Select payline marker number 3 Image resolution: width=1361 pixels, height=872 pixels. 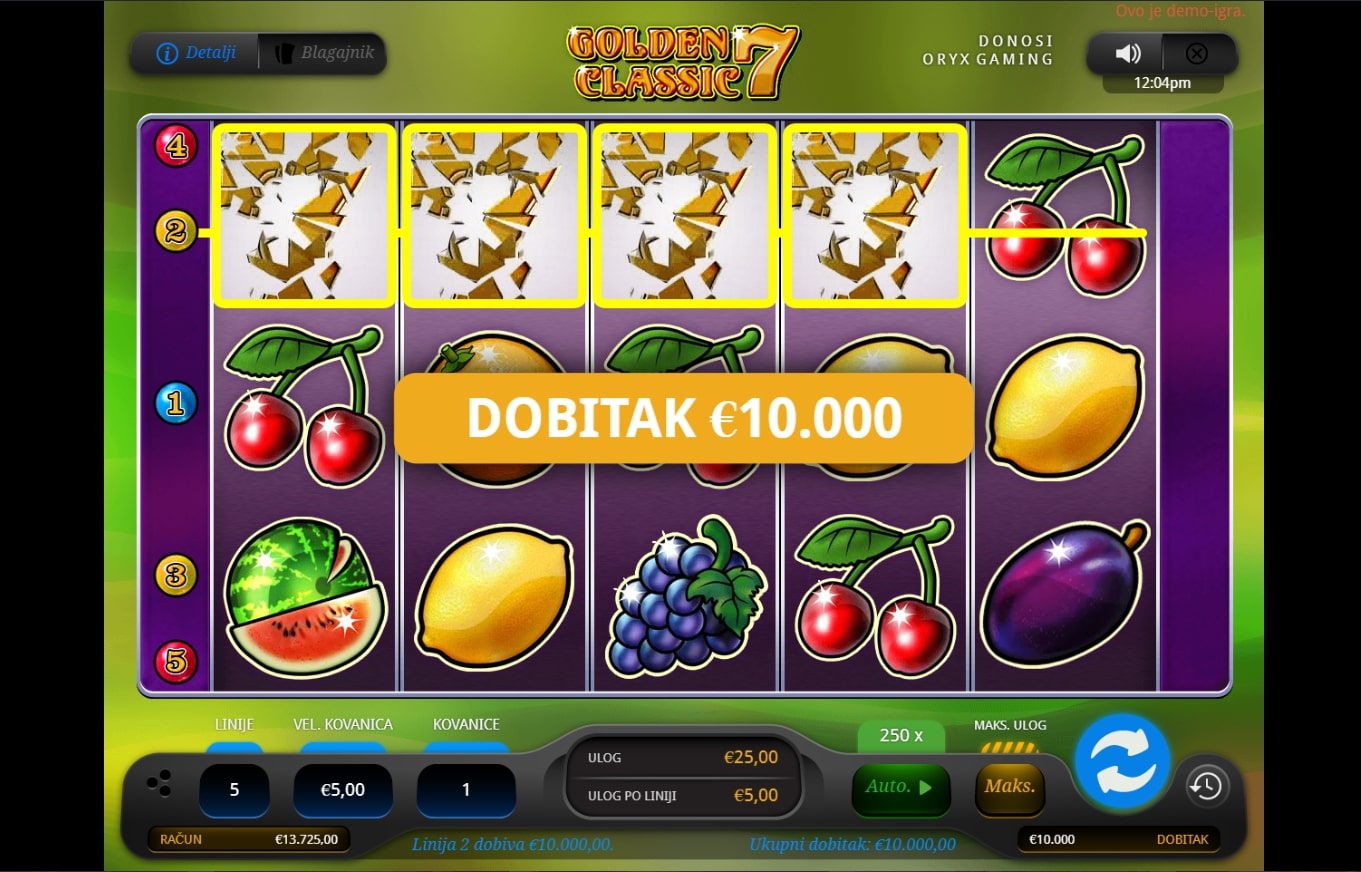(176, 575)
